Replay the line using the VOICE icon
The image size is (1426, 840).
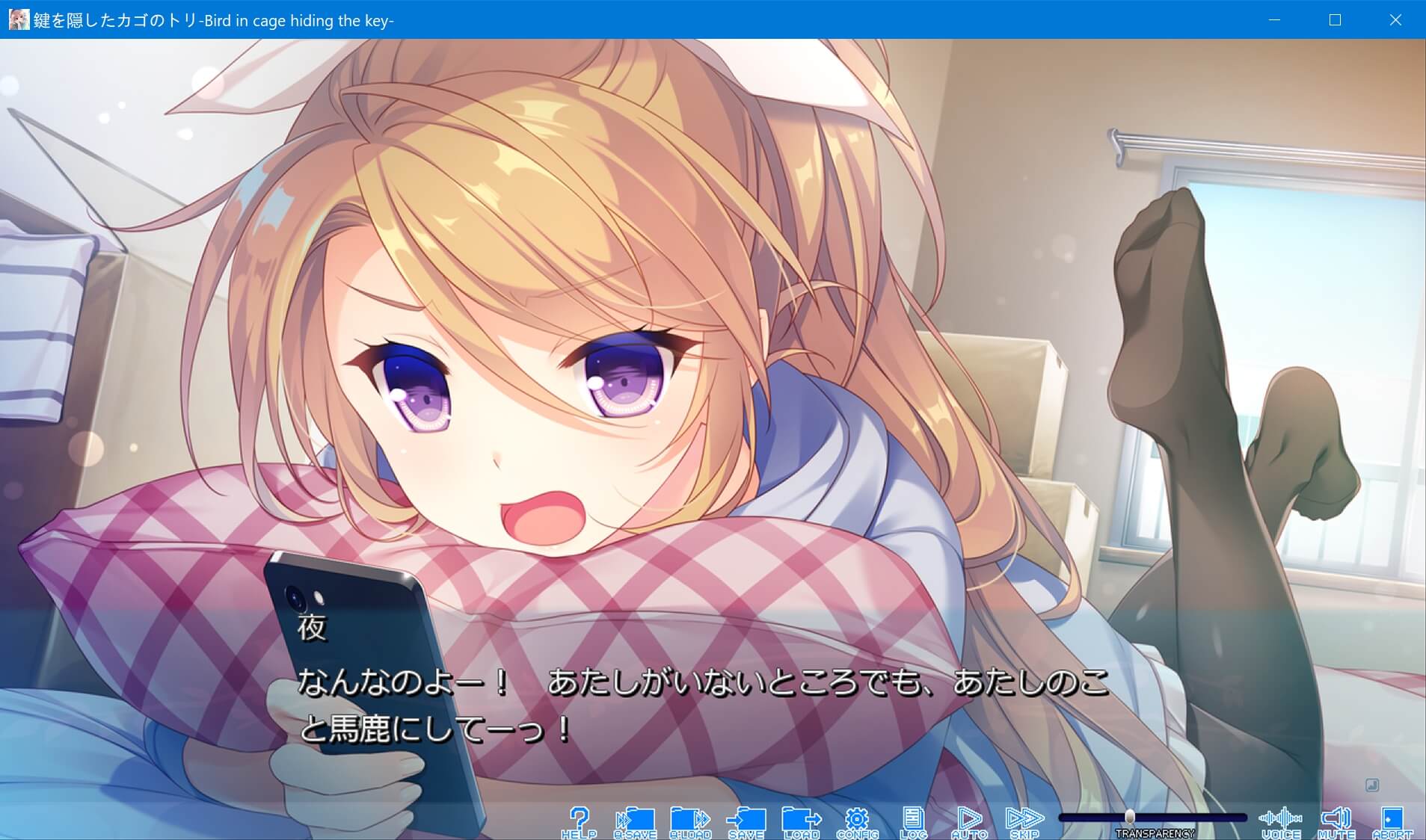tap(1282, 818)
